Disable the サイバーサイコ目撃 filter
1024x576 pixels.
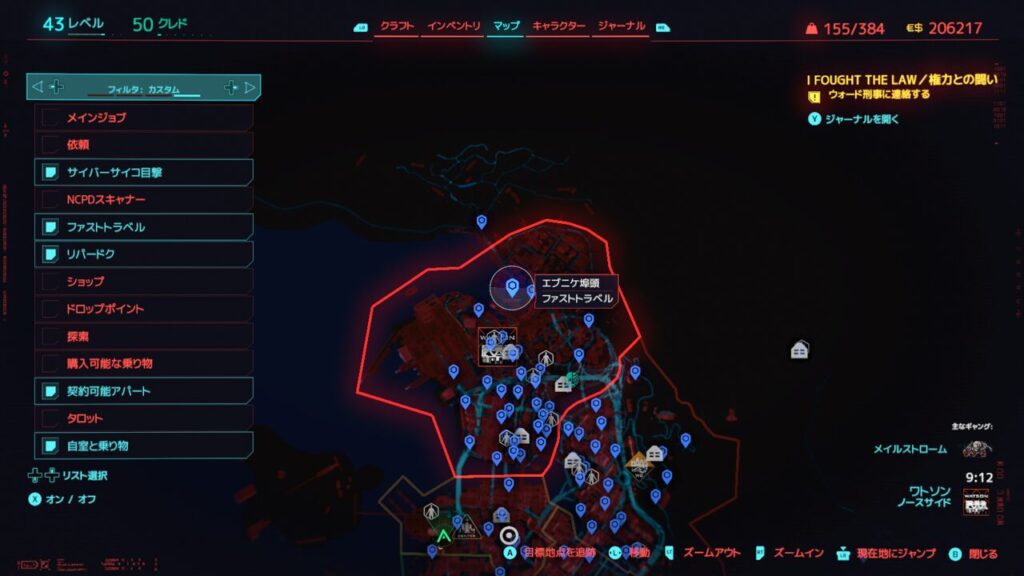pos(144,172)
